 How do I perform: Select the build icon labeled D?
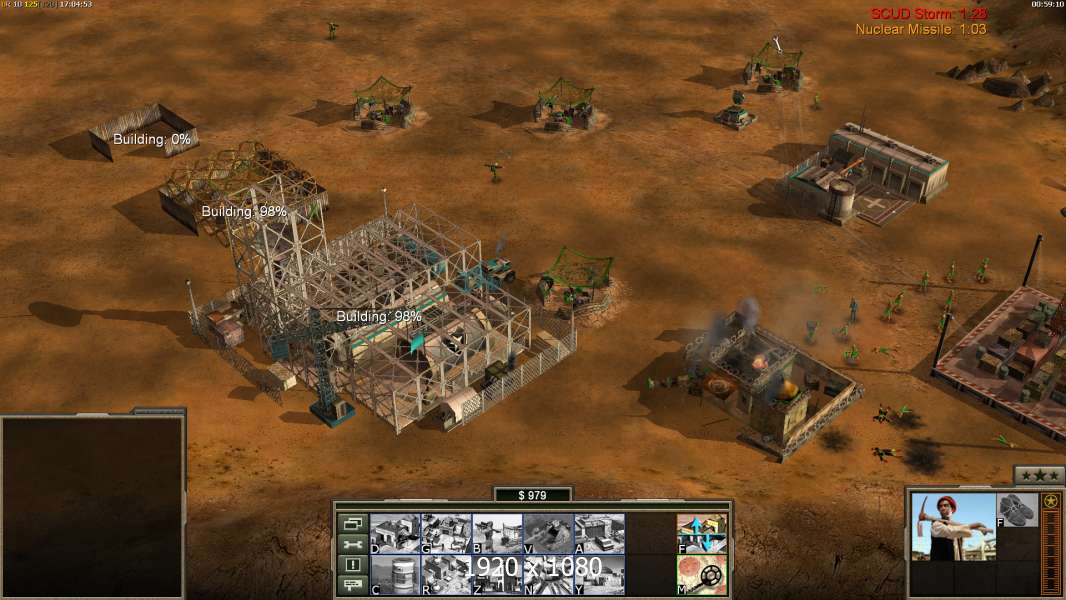(395, 534)
